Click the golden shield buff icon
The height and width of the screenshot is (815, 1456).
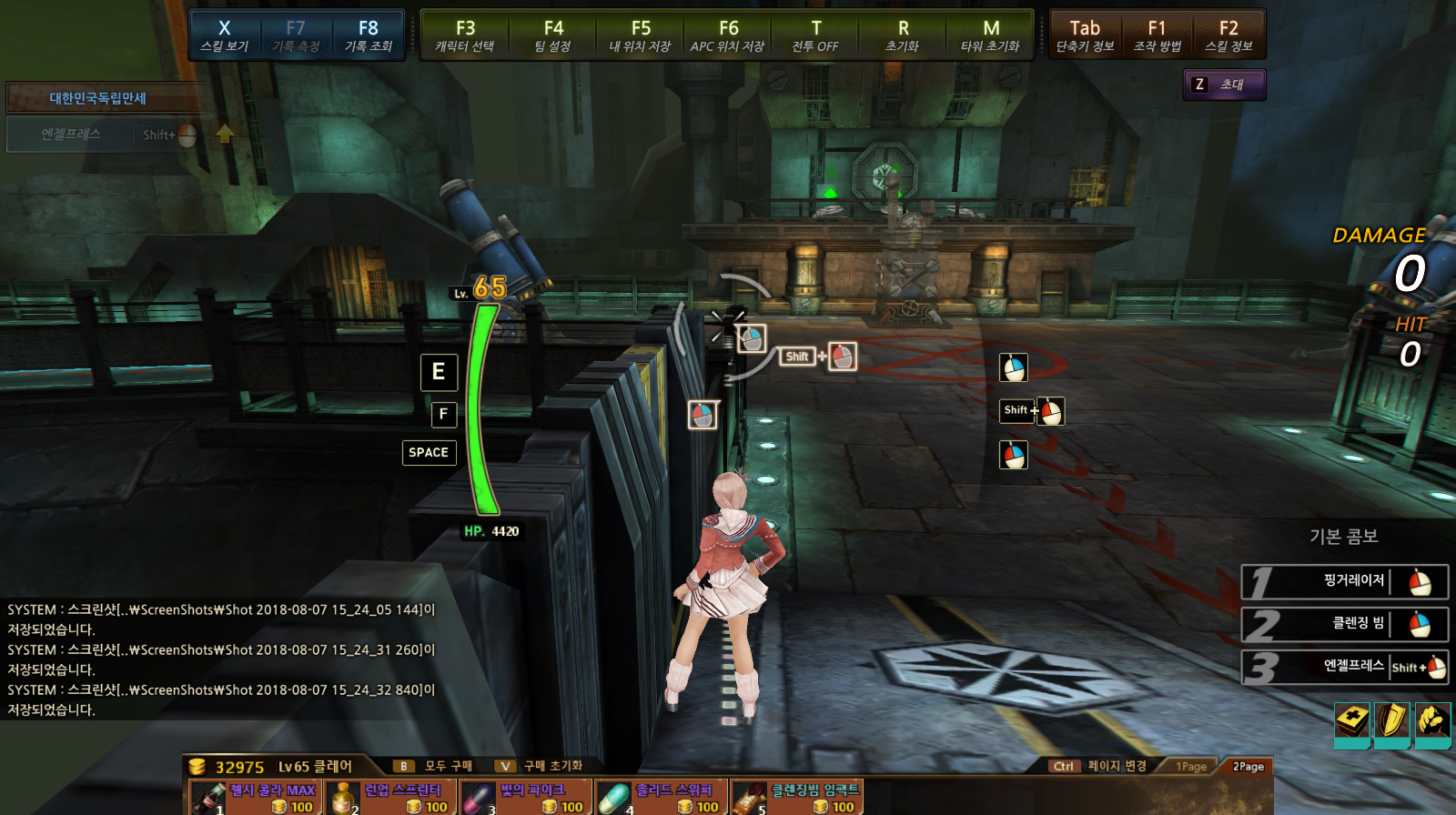[1391, 723]
